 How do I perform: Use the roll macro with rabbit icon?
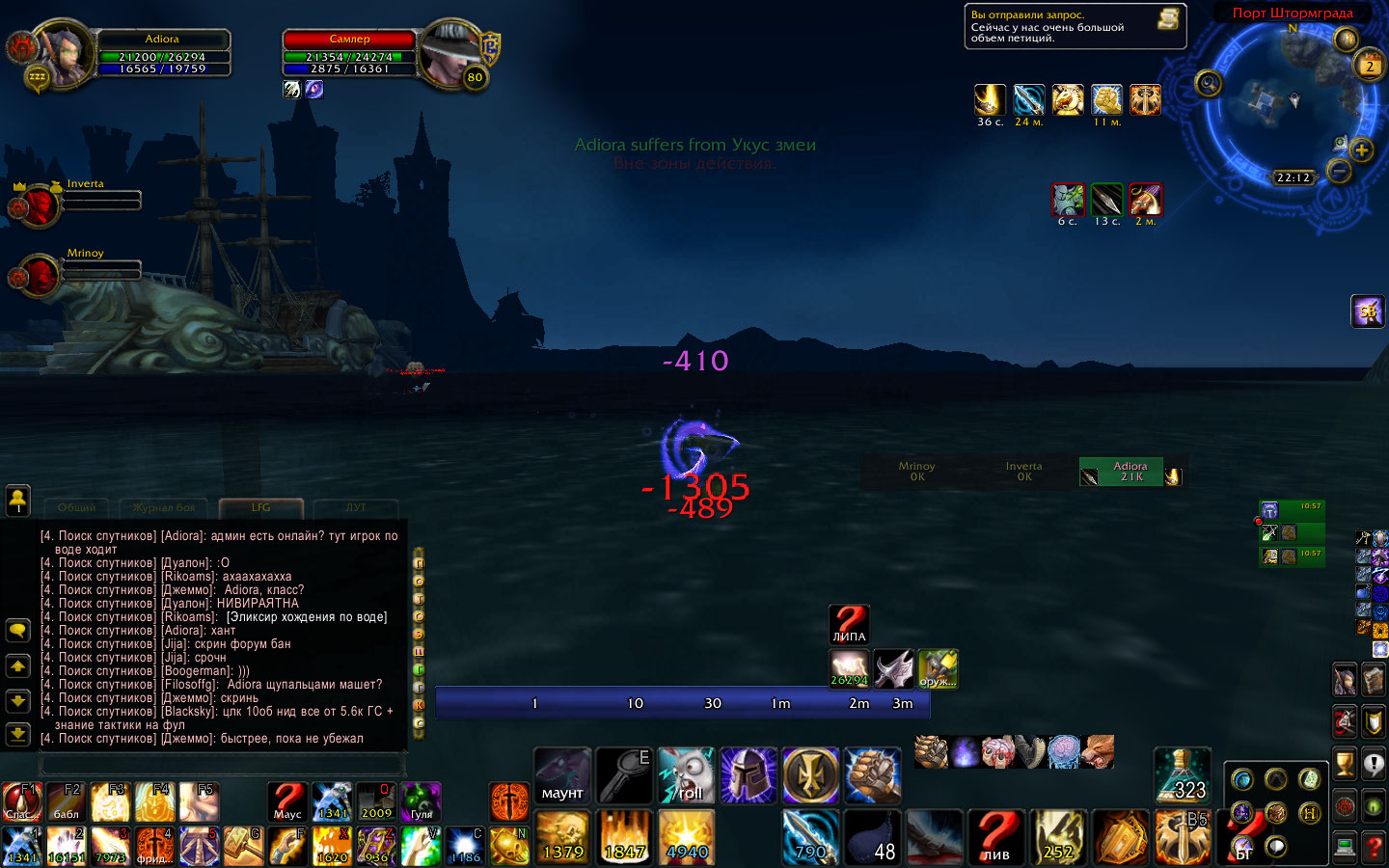[686, 776]
